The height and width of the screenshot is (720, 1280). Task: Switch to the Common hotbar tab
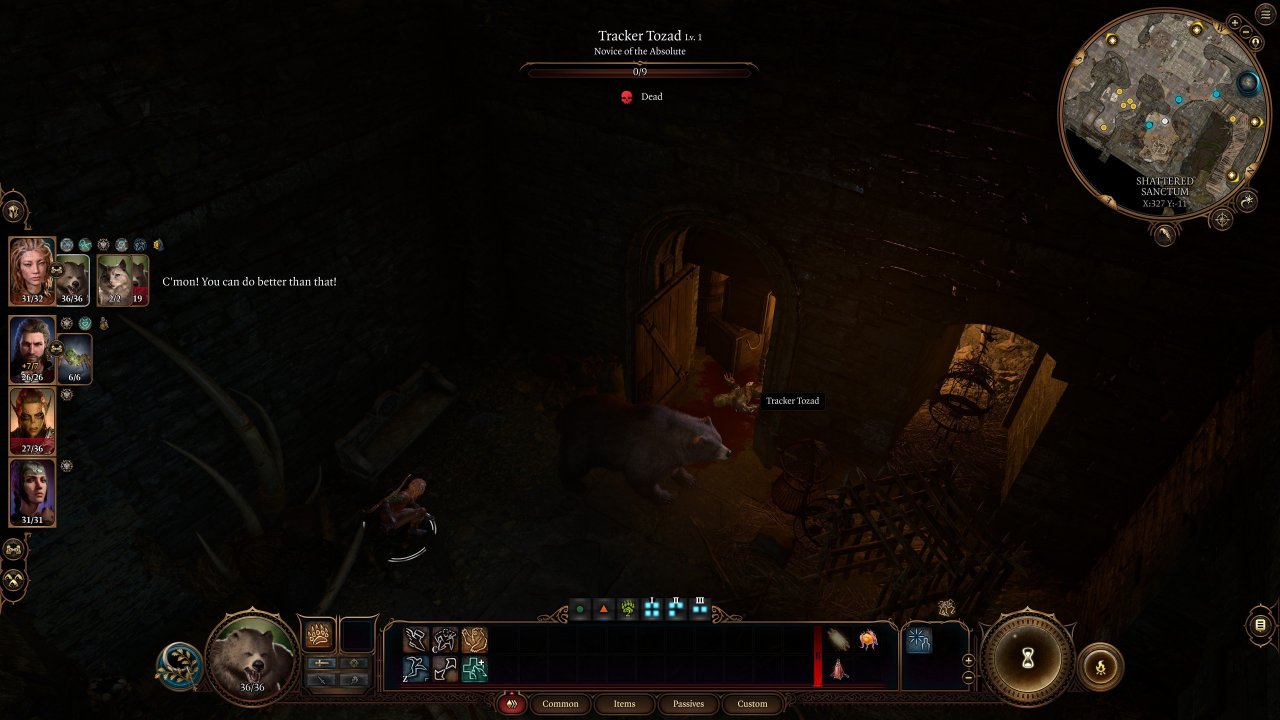[560, 704]
